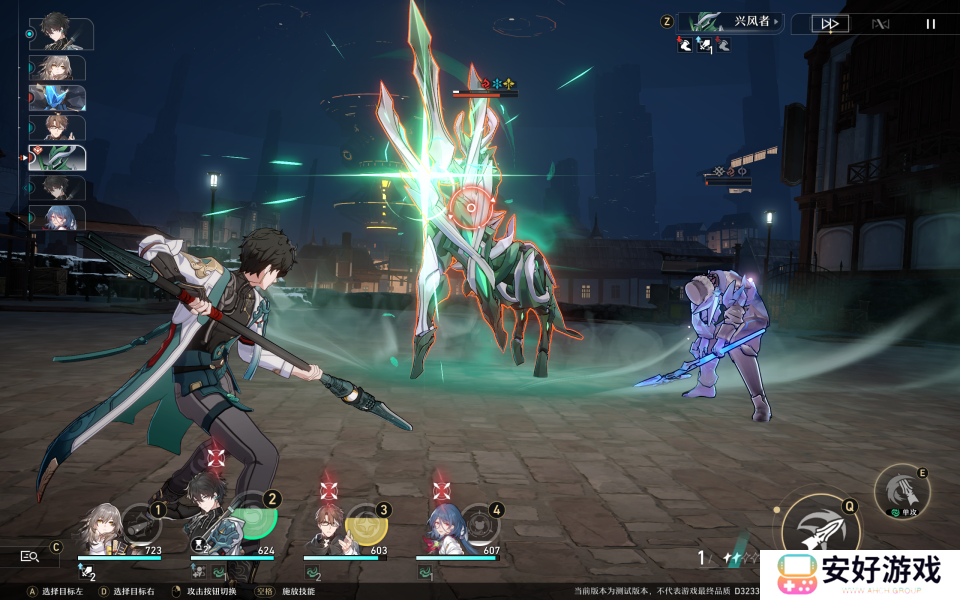Open the battle details magnifier button
Viewport: 960px width, 600px height.
(28, 557)
